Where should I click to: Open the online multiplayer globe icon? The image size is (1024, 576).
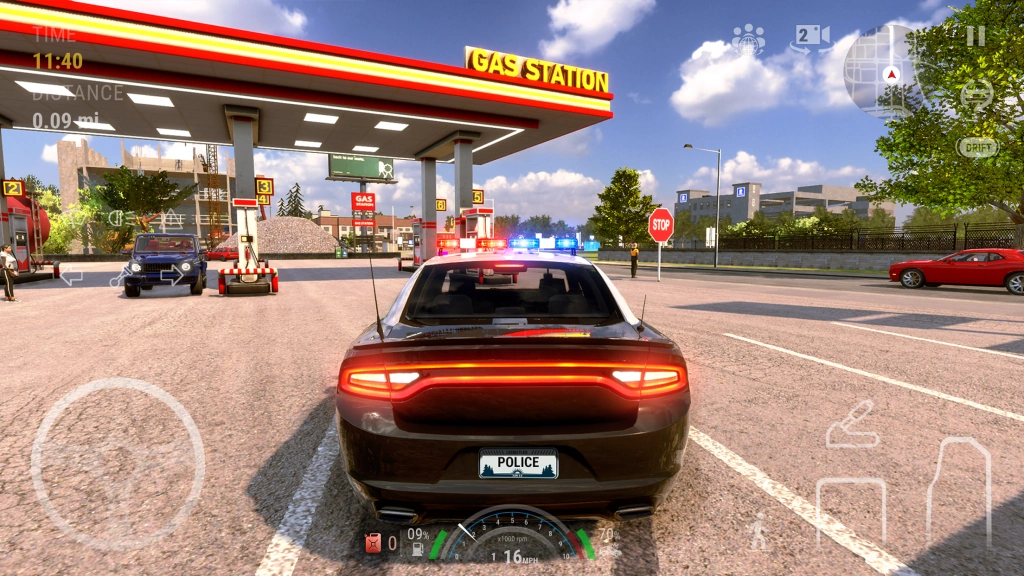point(748,40)
